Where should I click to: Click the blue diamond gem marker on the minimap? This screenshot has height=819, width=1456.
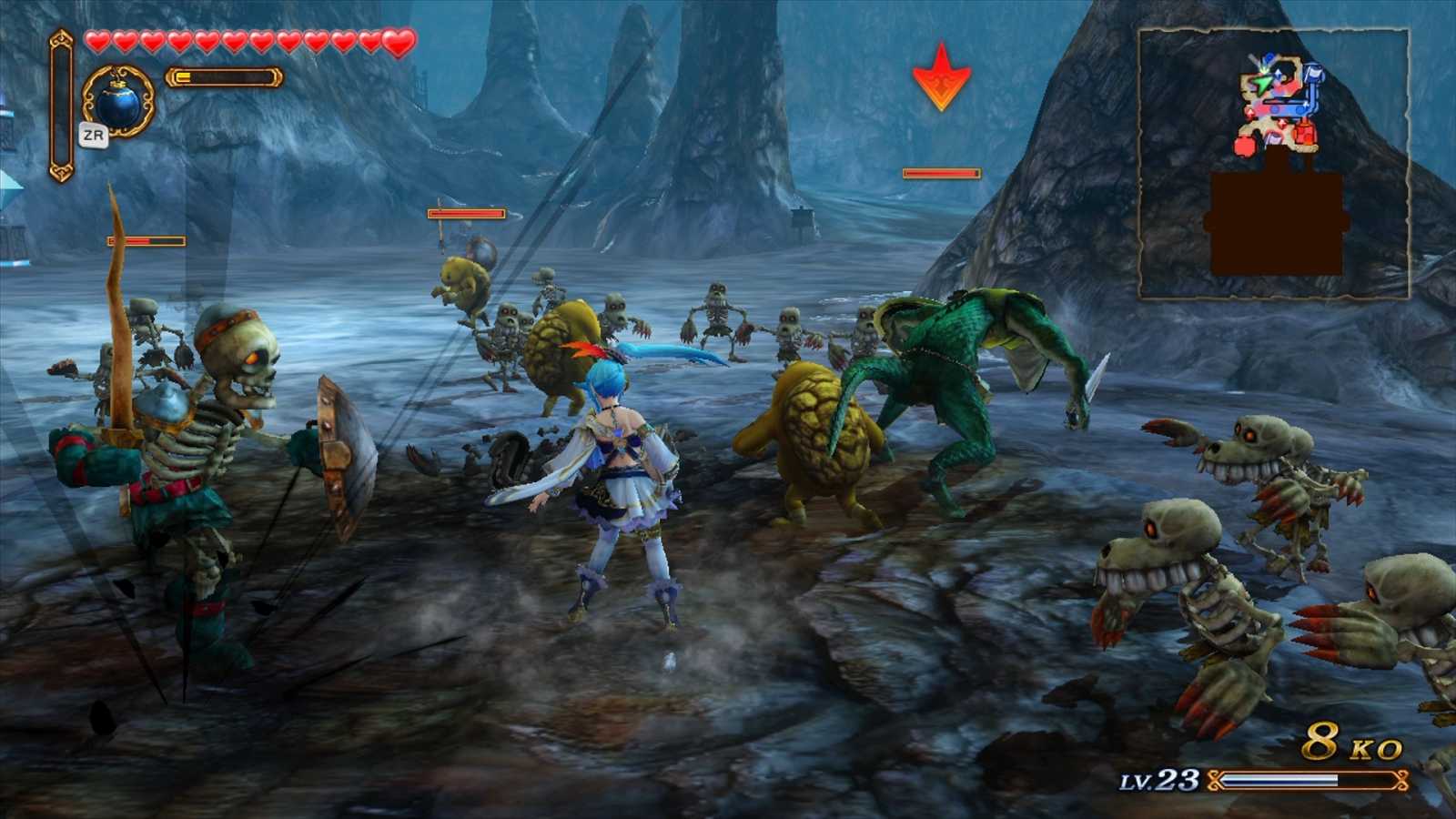tap(1278, 73)
